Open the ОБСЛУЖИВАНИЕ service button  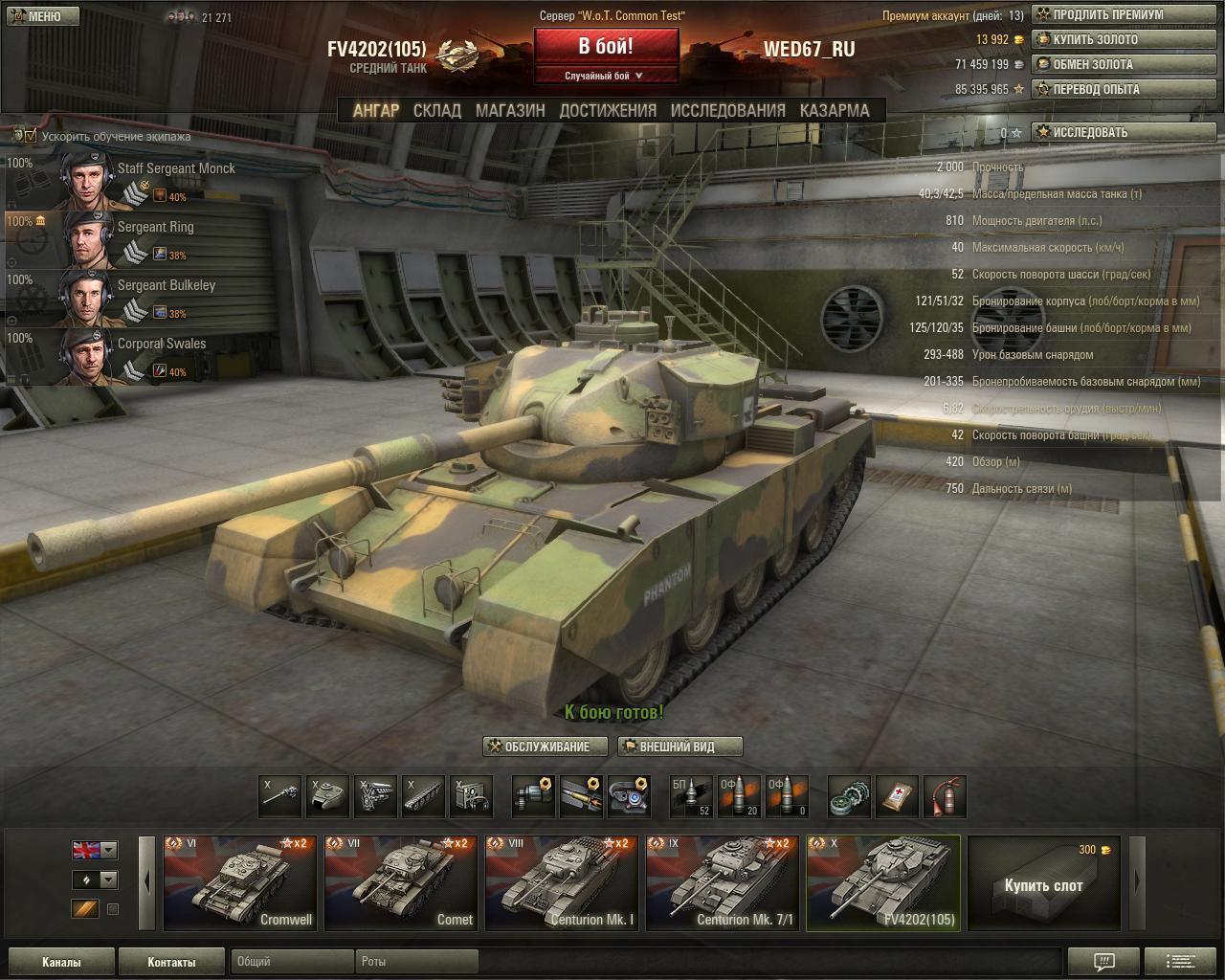coord(546,746)
